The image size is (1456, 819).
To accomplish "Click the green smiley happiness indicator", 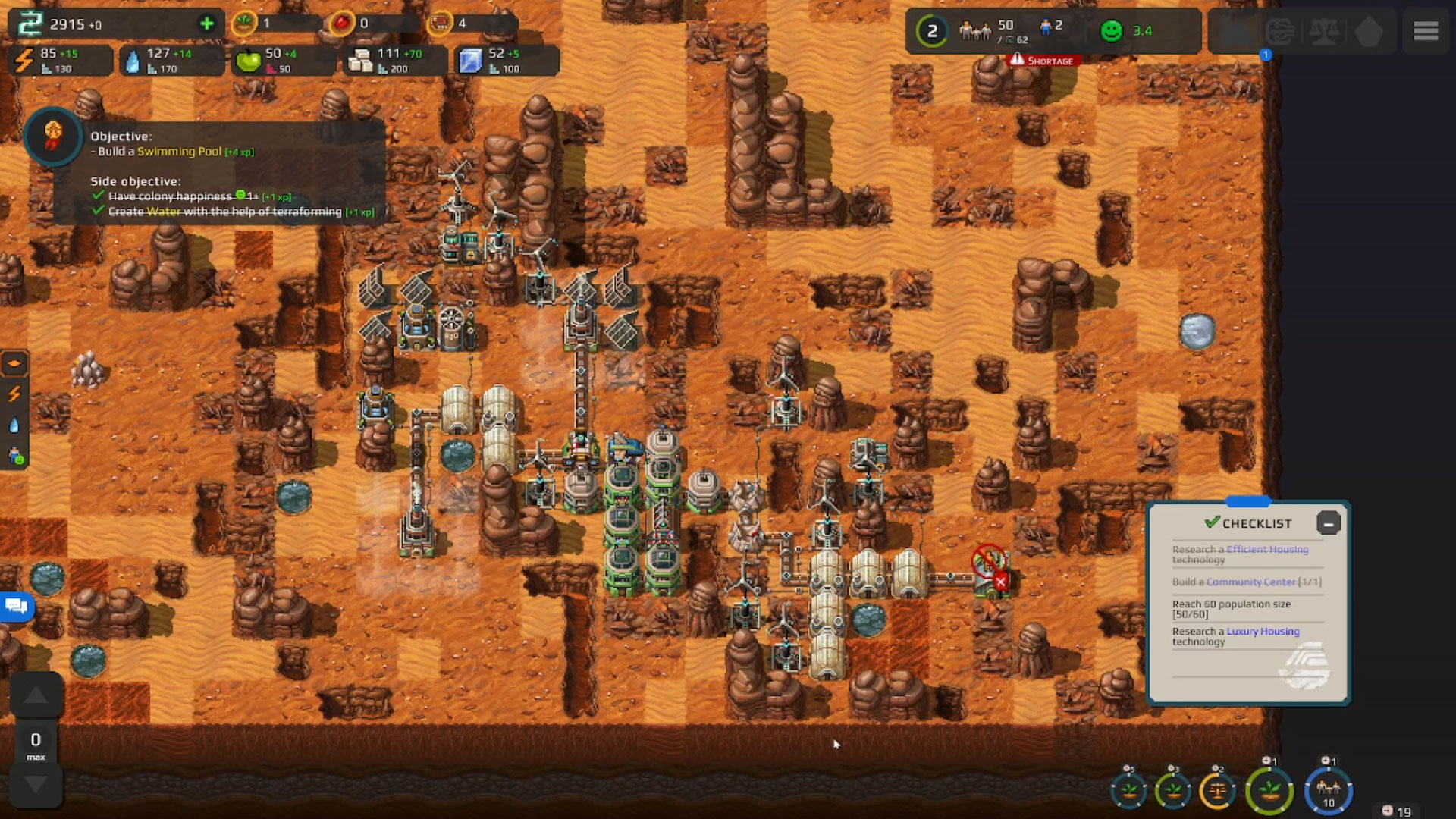I will [x=1112, y=31].
